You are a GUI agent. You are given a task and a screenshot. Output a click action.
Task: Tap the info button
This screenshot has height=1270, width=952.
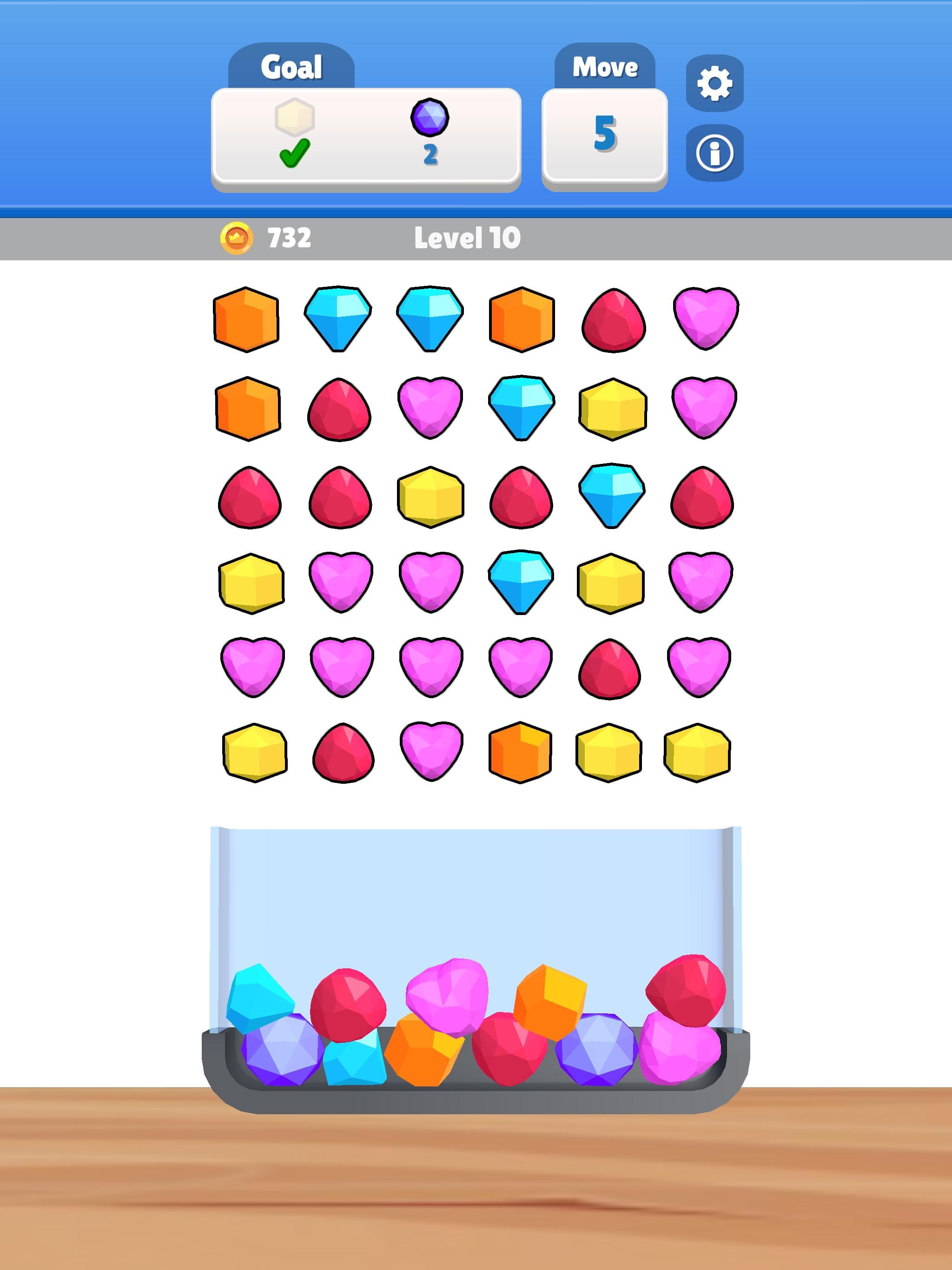click(713, 153)
